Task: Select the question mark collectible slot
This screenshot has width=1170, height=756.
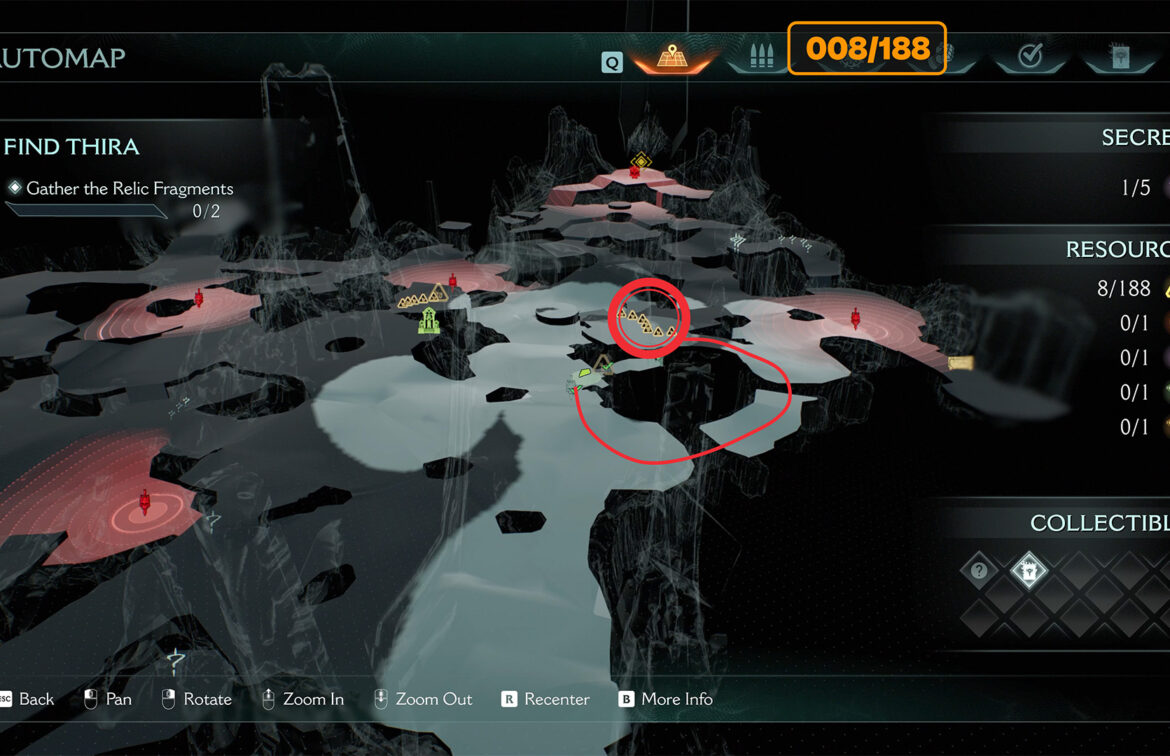Action: [x=979, y=571]
